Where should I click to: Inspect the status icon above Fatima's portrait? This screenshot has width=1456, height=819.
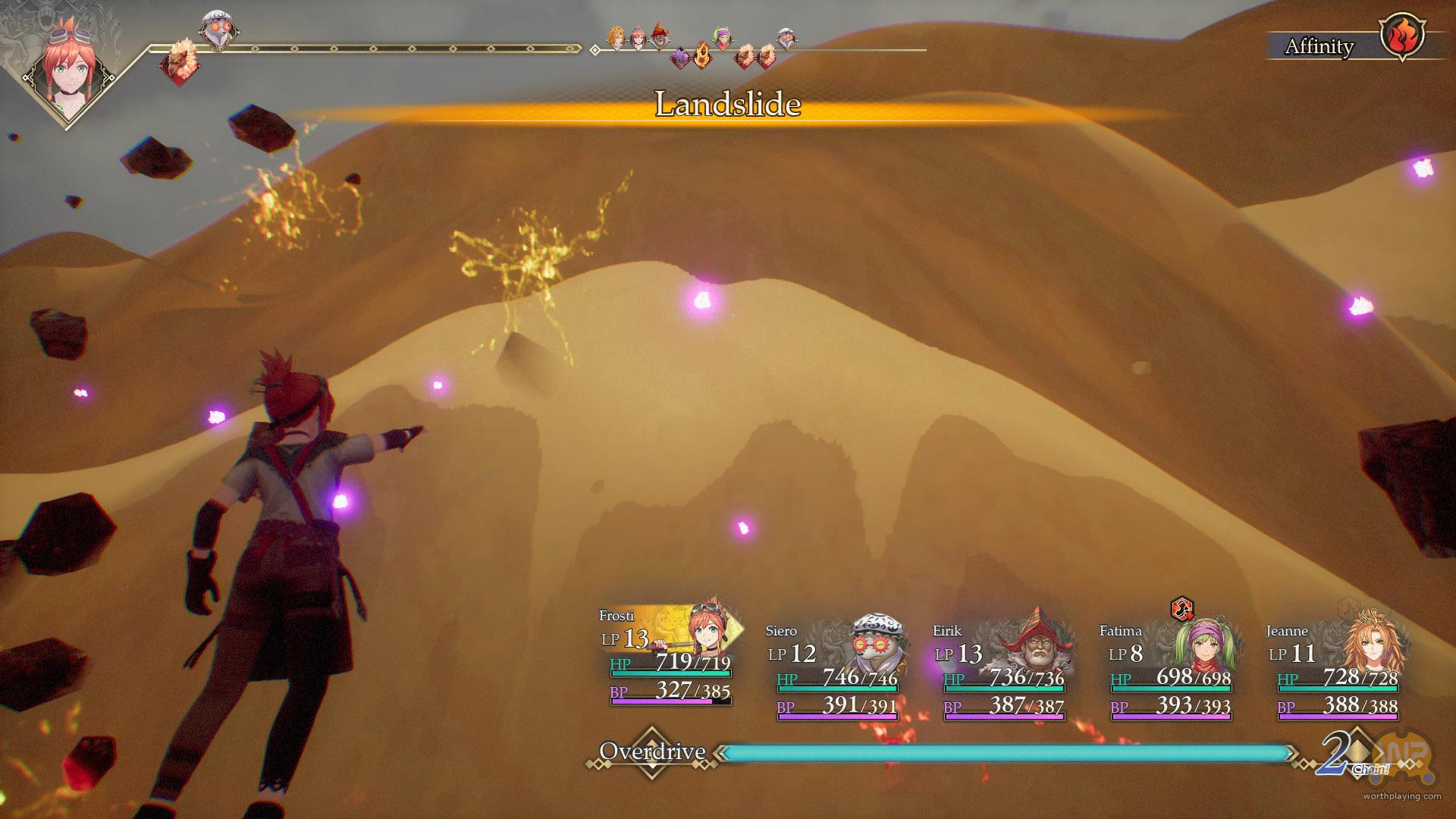tap(1181, 608)
